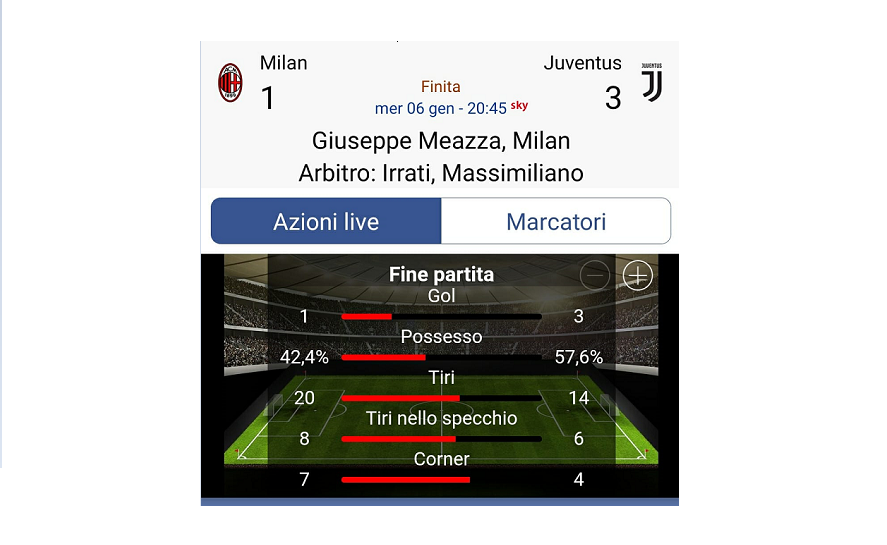This screenshot has width=887, height=545.
Task: Click the plus zoom button
Action: (x=637, y=275)
